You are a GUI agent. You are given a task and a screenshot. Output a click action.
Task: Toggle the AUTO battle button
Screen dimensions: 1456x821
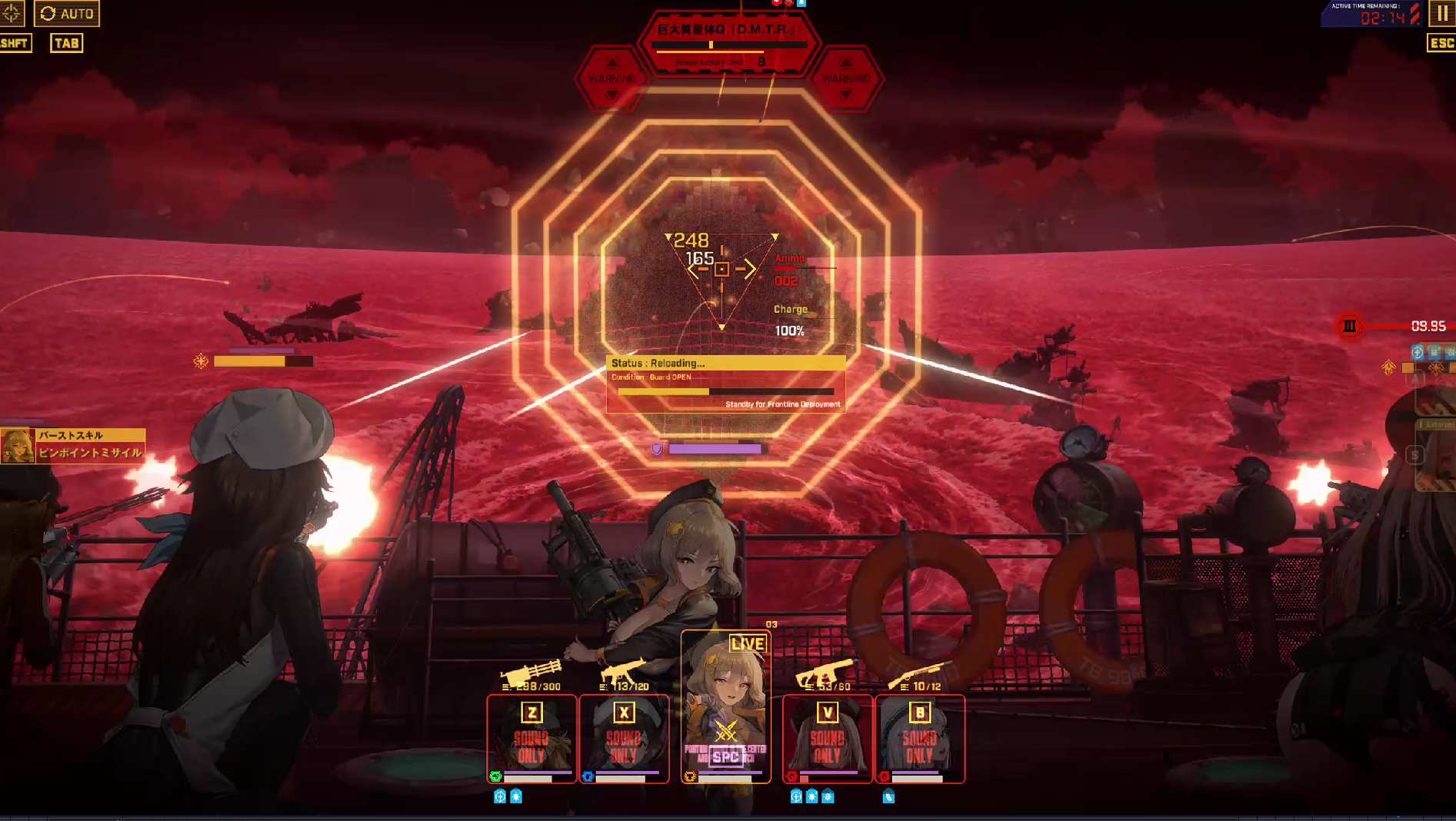[67, 13]
